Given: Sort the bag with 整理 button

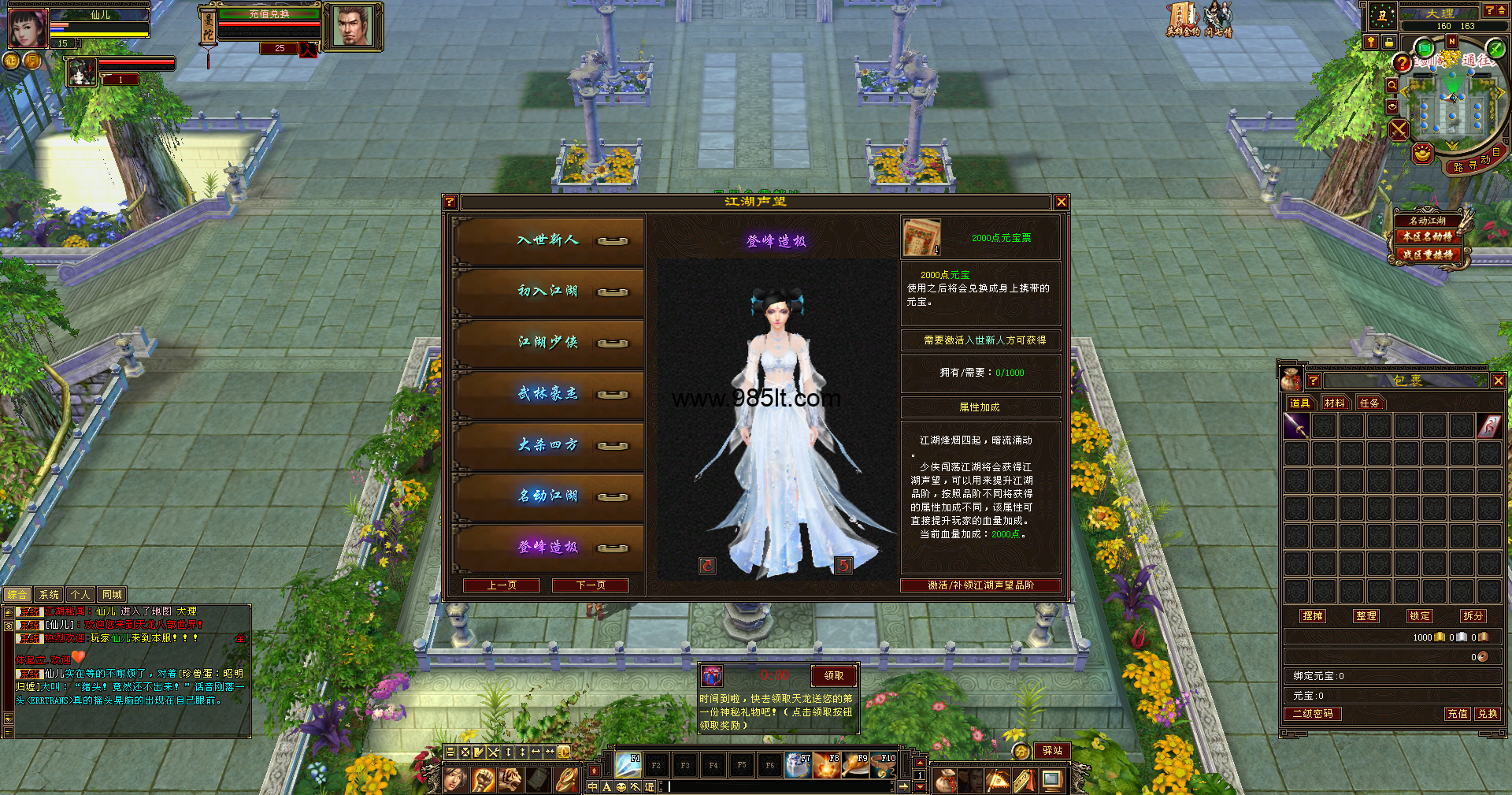Looking at the screenshot, I should 1366,616.
